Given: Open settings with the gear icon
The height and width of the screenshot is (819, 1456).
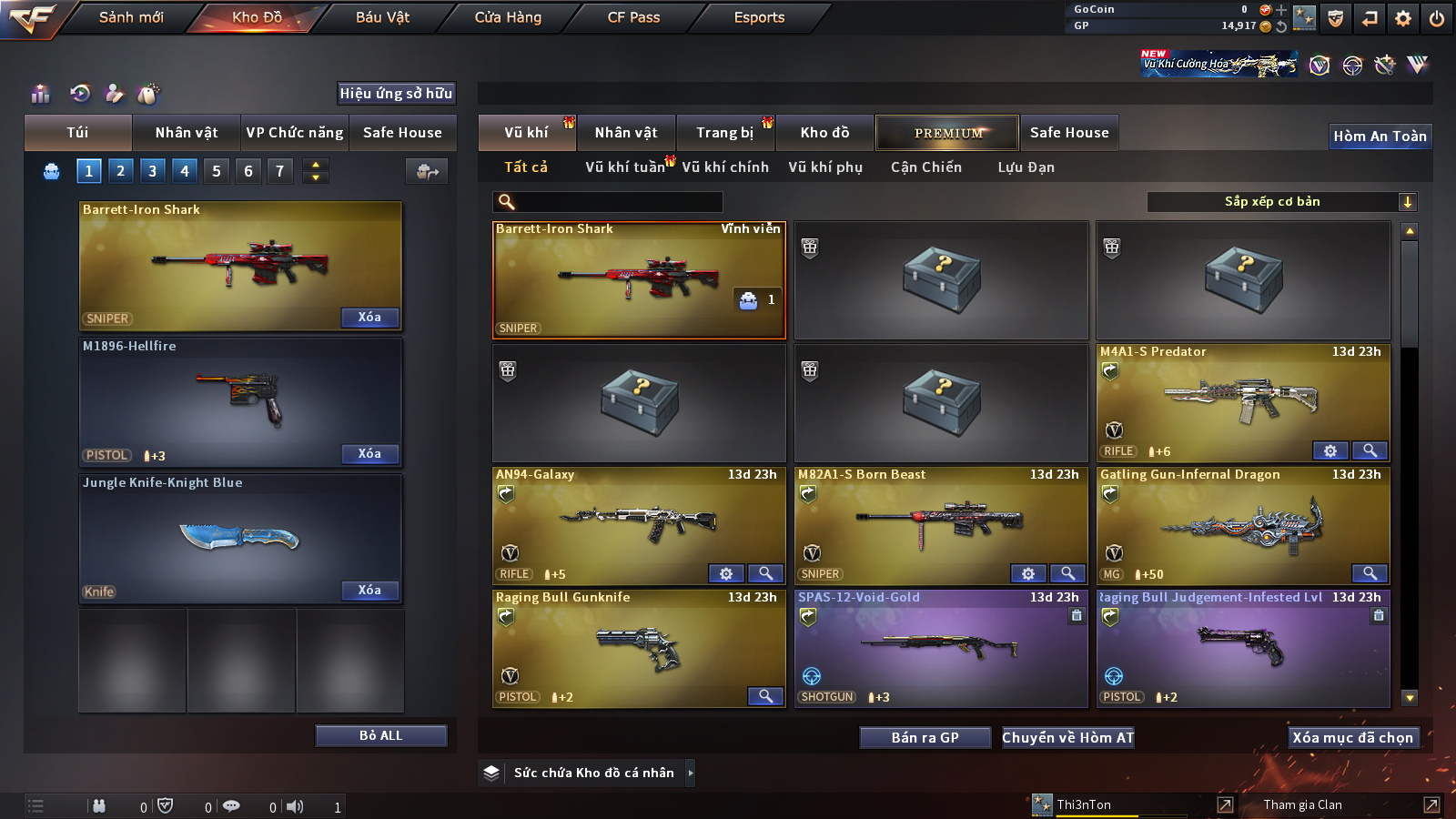Looking at the screenshot, I should pos(1403,18).
